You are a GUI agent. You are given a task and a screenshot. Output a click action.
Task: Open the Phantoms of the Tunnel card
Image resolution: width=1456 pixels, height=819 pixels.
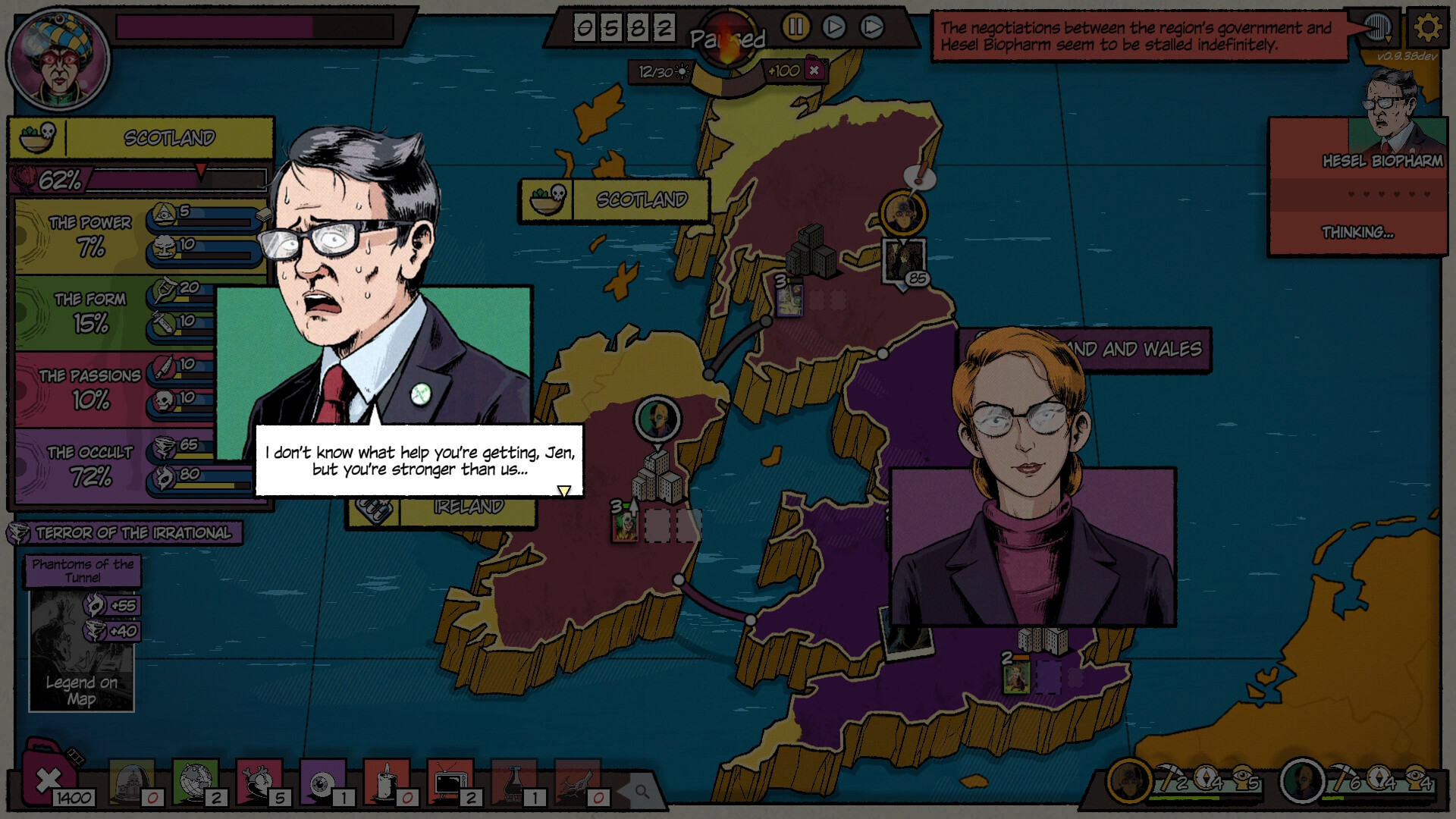[82, 634]
